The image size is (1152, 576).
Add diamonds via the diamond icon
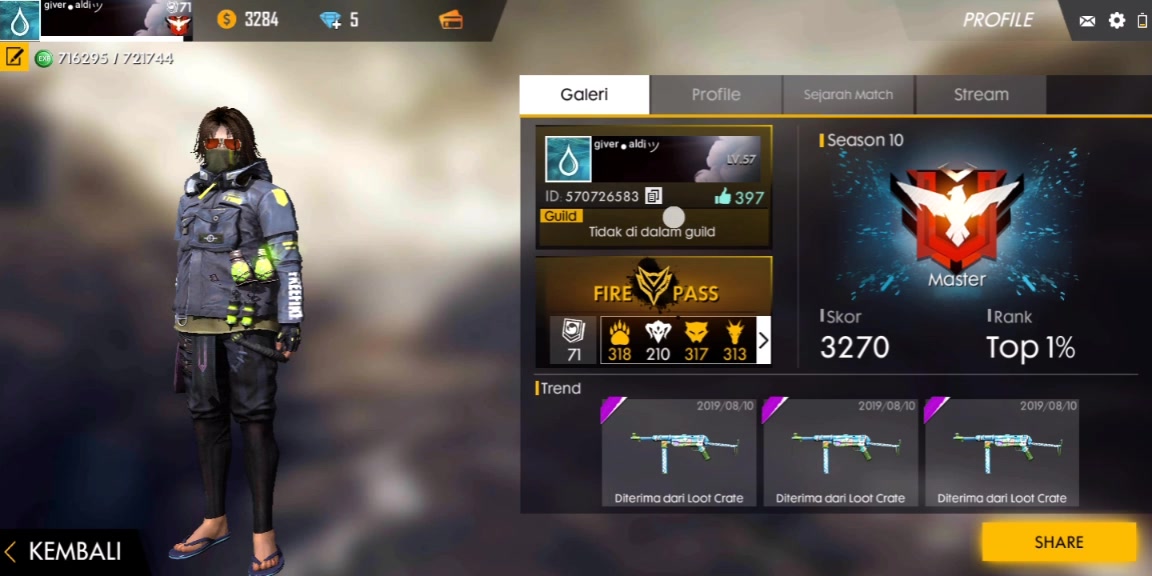(x=330, y=20)
